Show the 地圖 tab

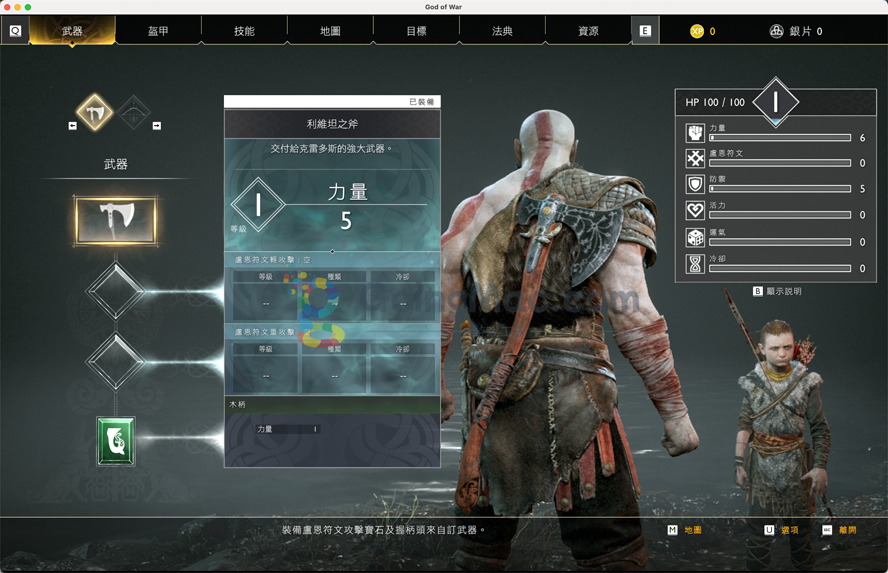pyautogui.click(x=330, y=31)
